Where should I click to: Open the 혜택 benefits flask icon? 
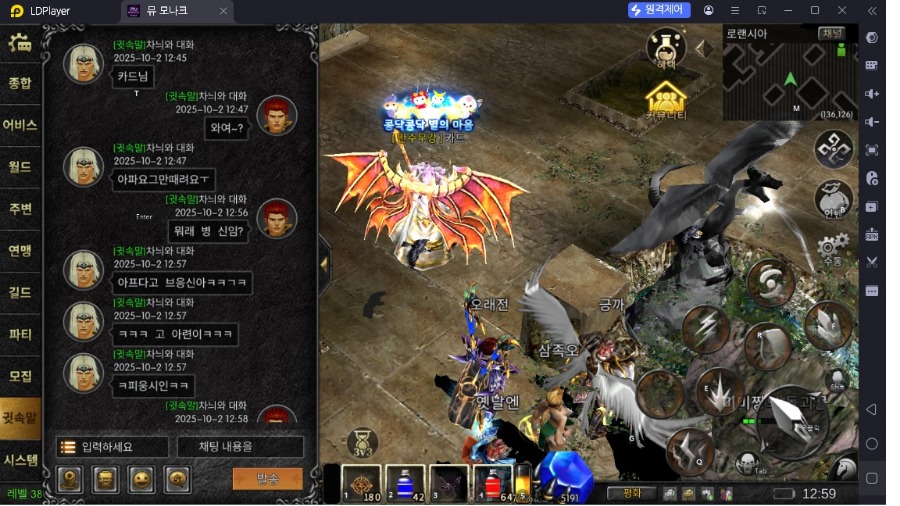665,47
